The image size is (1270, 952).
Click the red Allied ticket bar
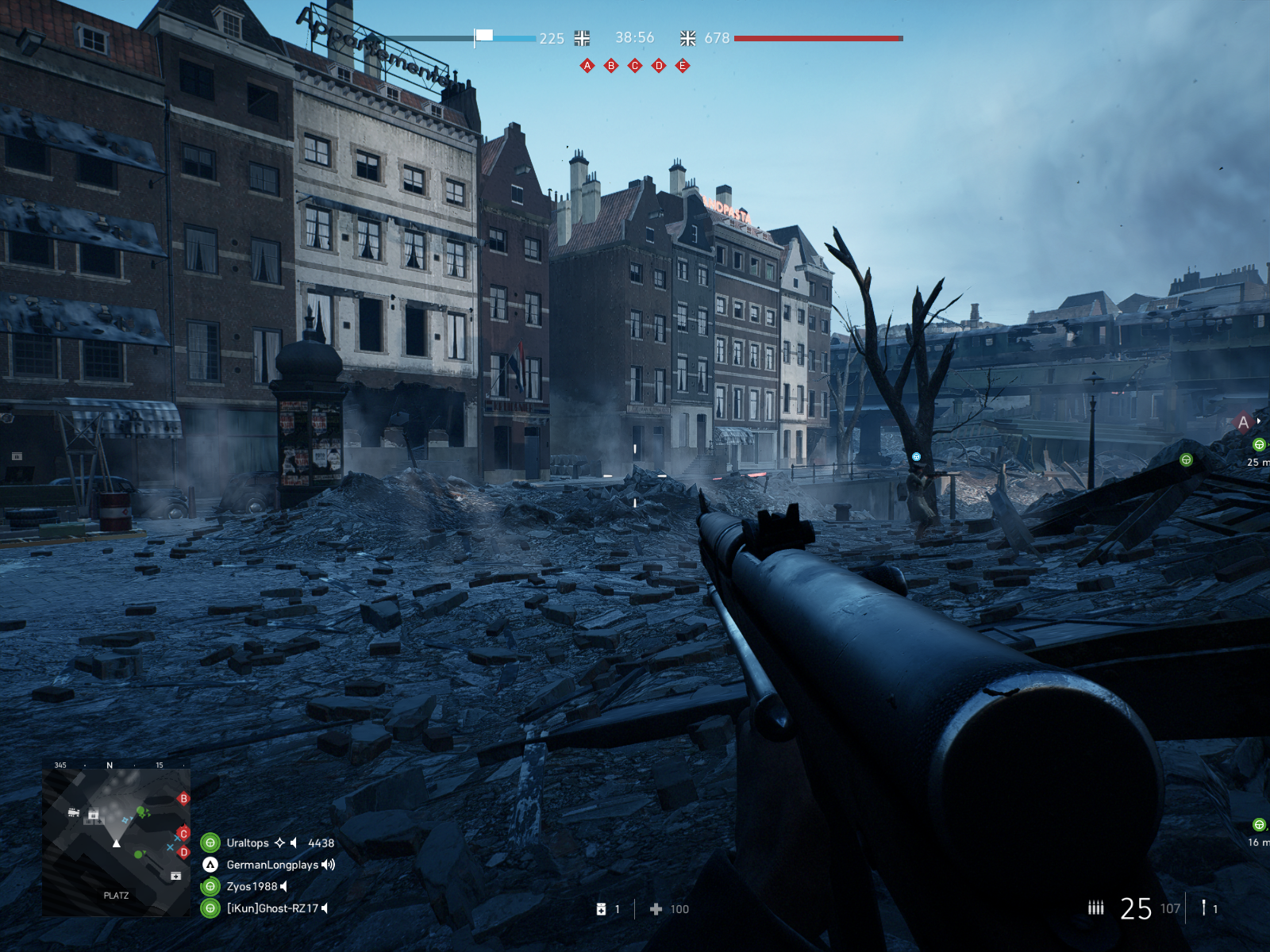coord(818,37)
